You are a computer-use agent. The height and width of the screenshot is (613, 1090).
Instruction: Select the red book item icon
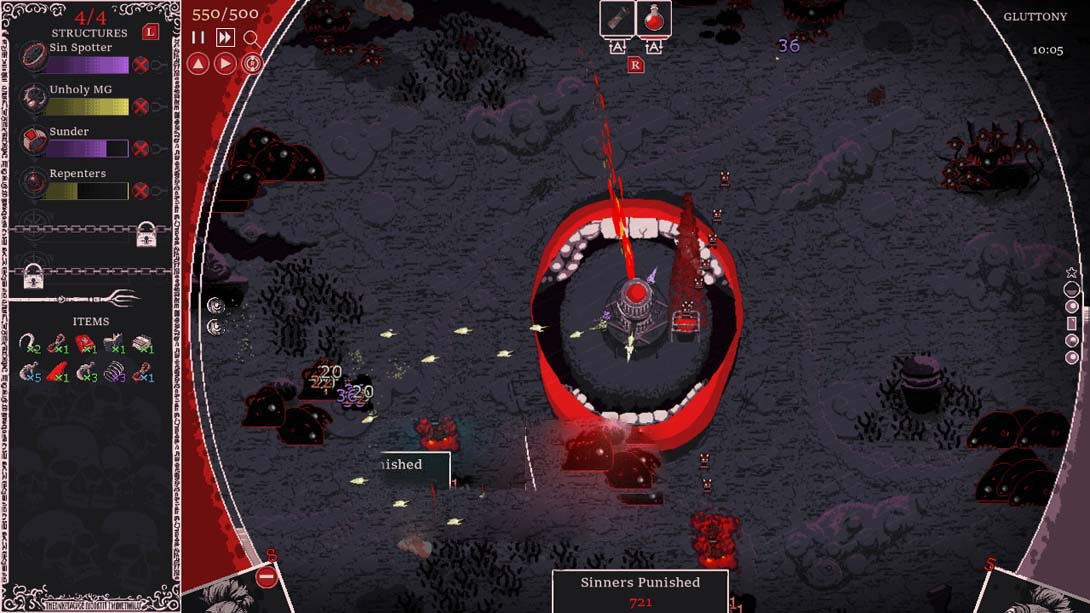pos(87,344)
